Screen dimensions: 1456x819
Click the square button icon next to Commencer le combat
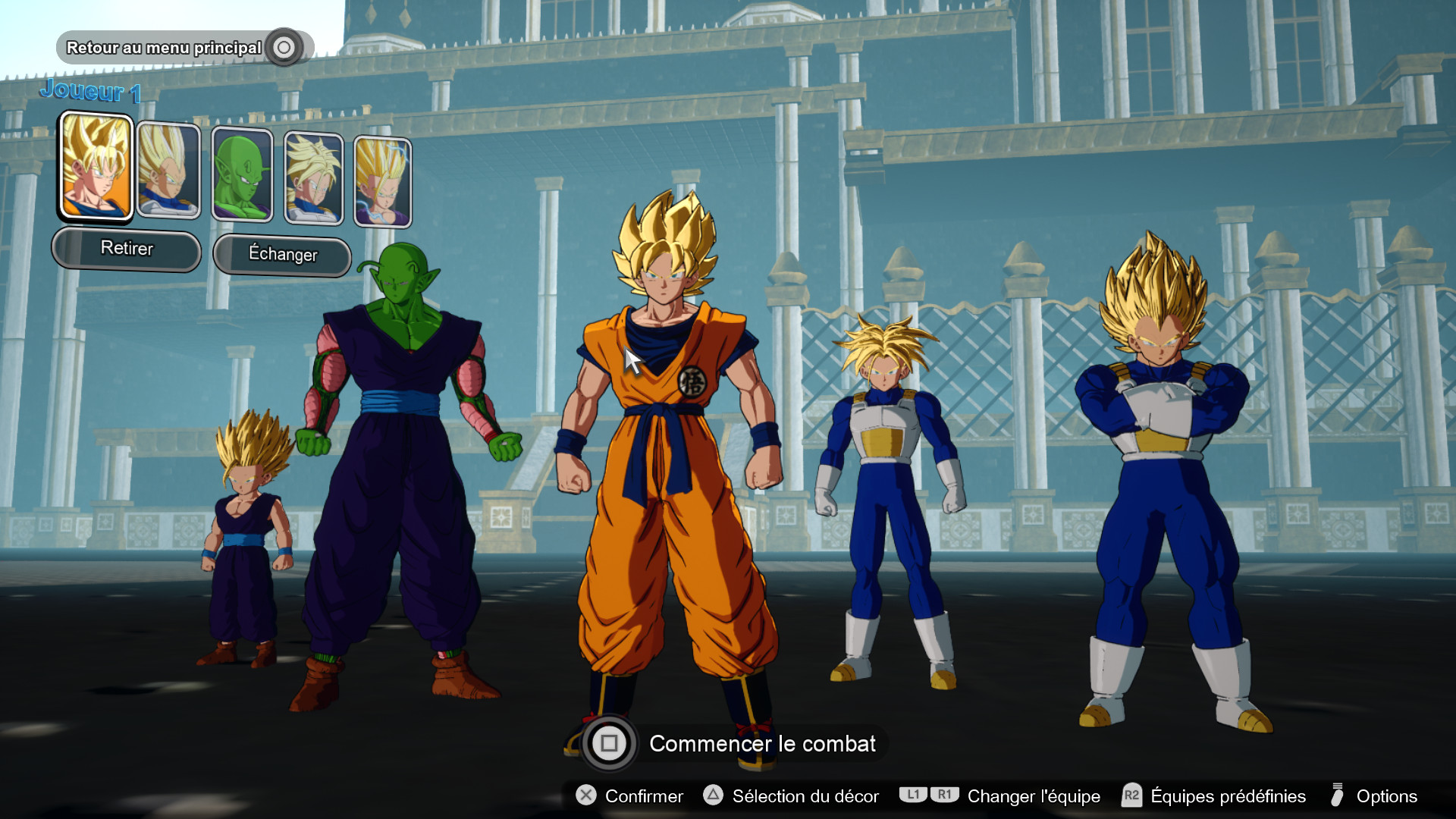point(611,744)
